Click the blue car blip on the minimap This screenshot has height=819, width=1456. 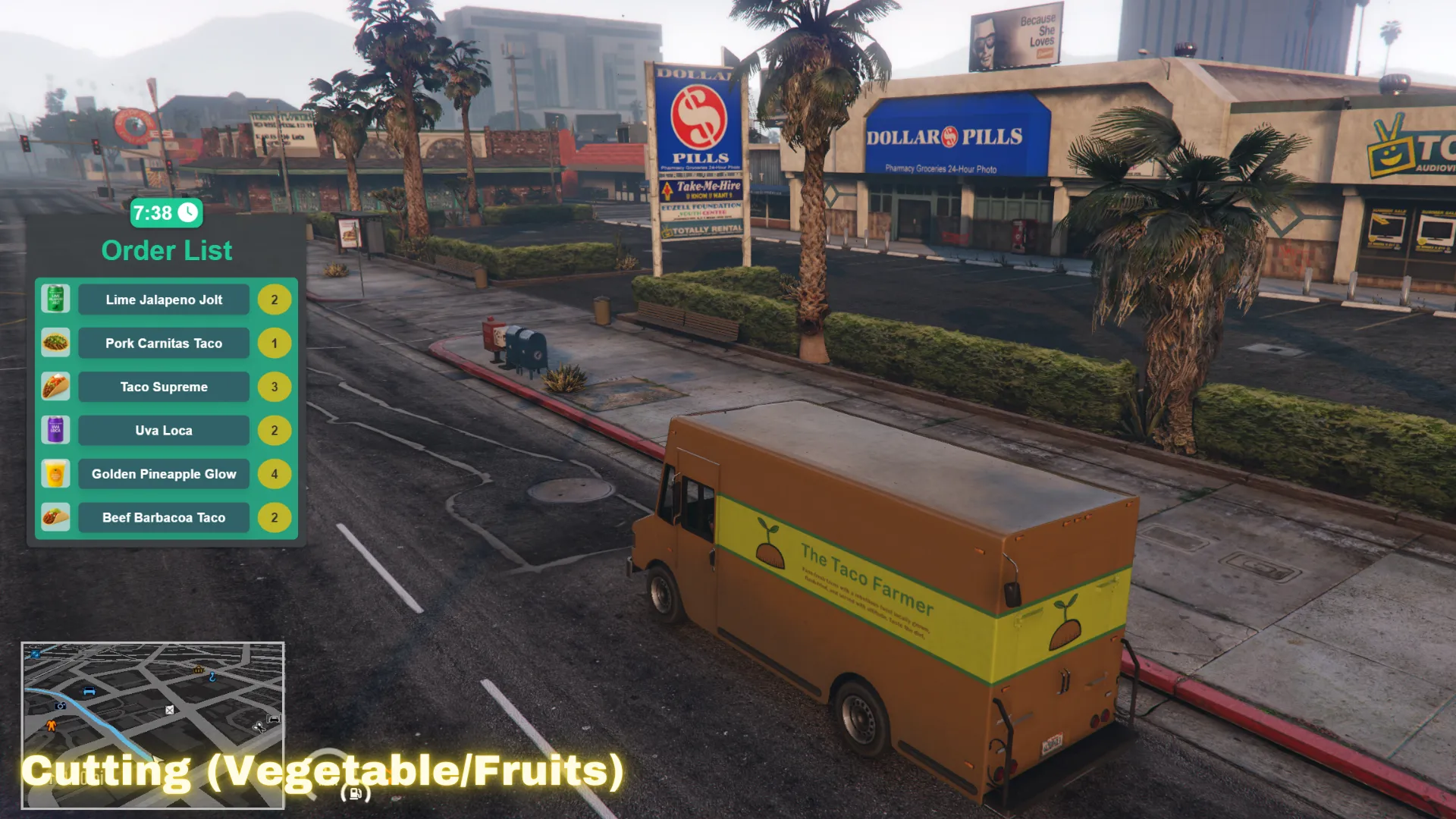(89, 691)
